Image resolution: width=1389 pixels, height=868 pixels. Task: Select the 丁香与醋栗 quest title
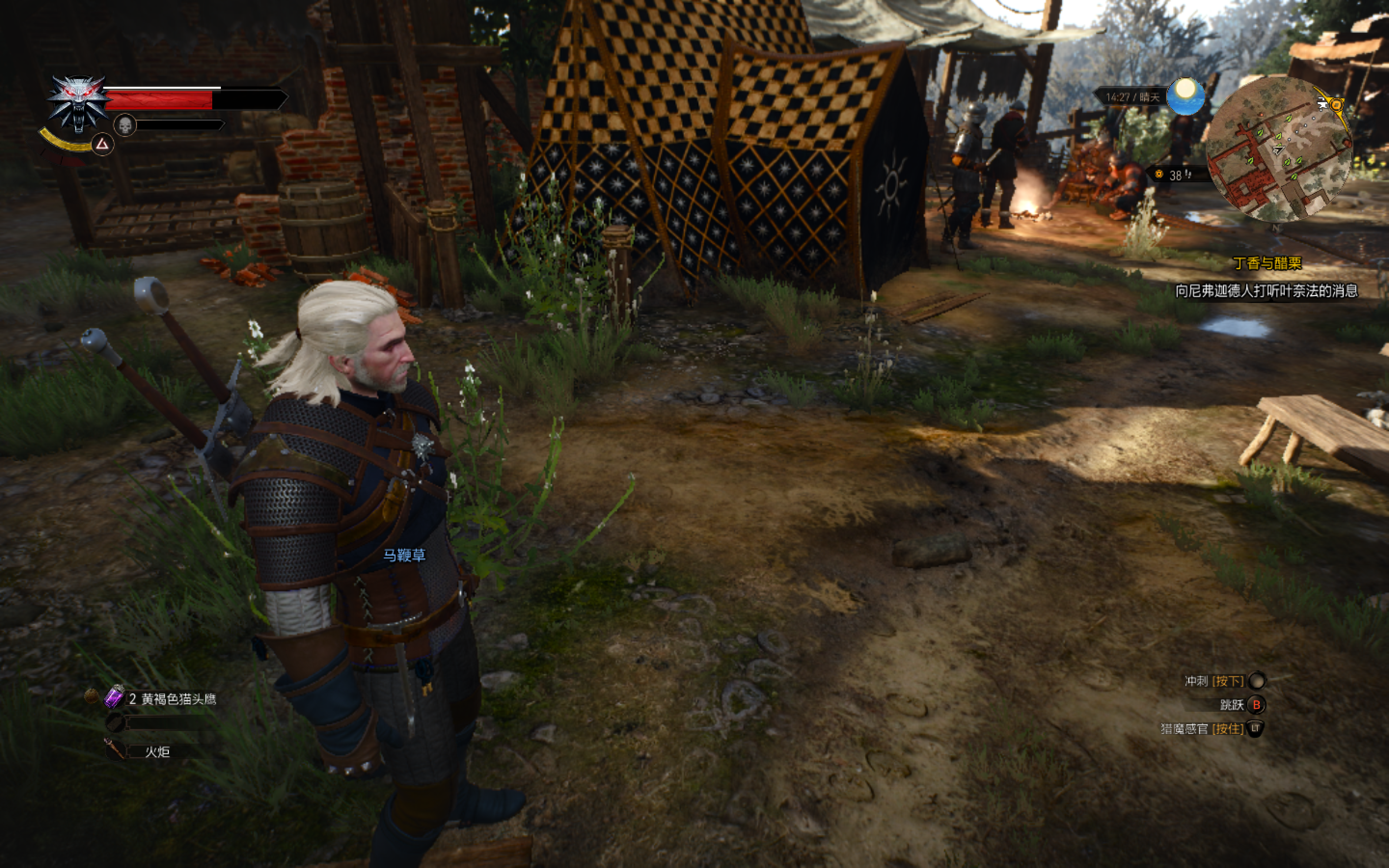tap(1267, 263)
